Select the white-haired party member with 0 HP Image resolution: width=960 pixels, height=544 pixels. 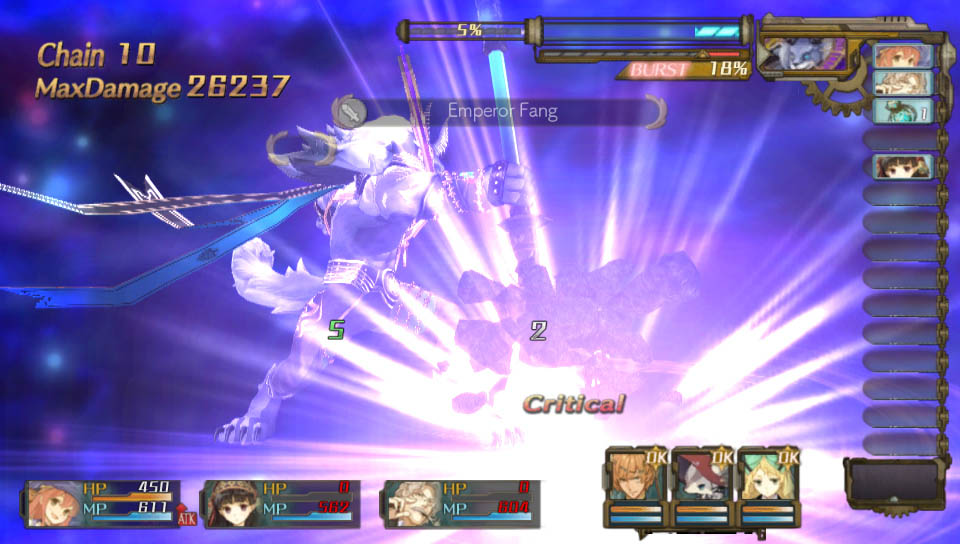410,504
